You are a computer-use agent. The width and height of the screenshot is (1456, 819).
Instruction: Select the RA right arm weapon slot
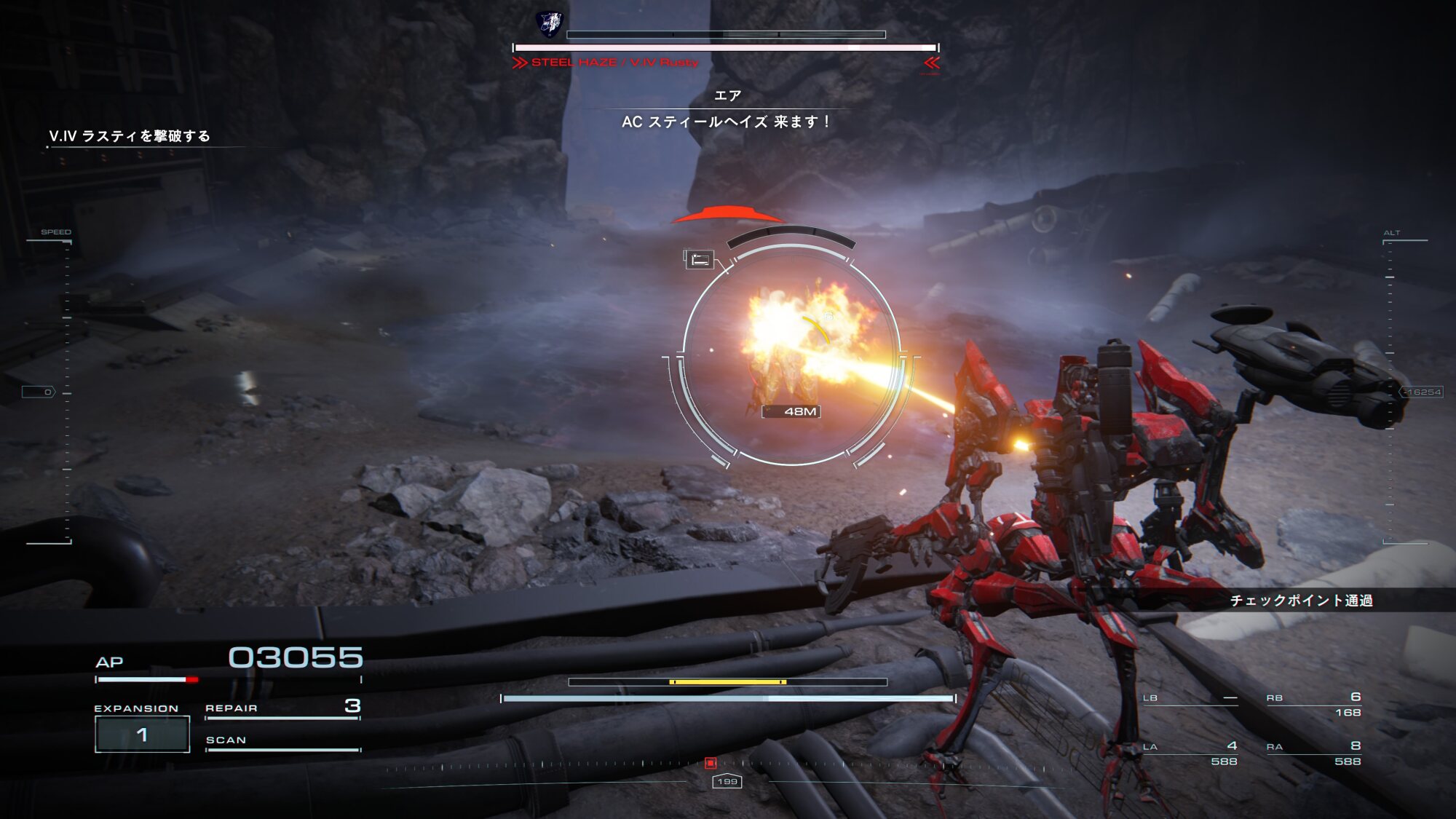click(x=1313, y=753)
